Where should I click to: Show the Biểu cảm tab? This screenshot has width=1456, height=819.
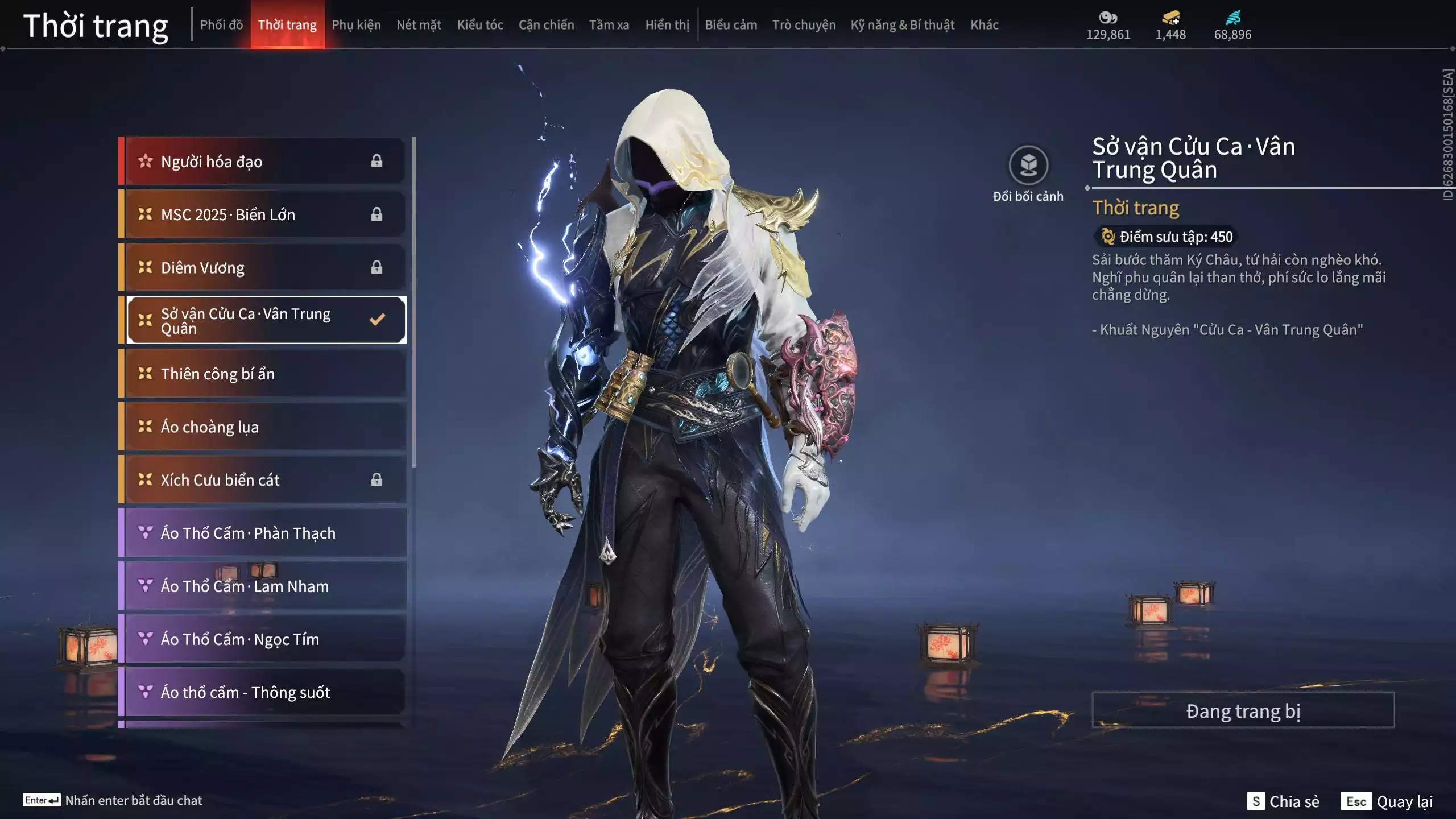731,25
